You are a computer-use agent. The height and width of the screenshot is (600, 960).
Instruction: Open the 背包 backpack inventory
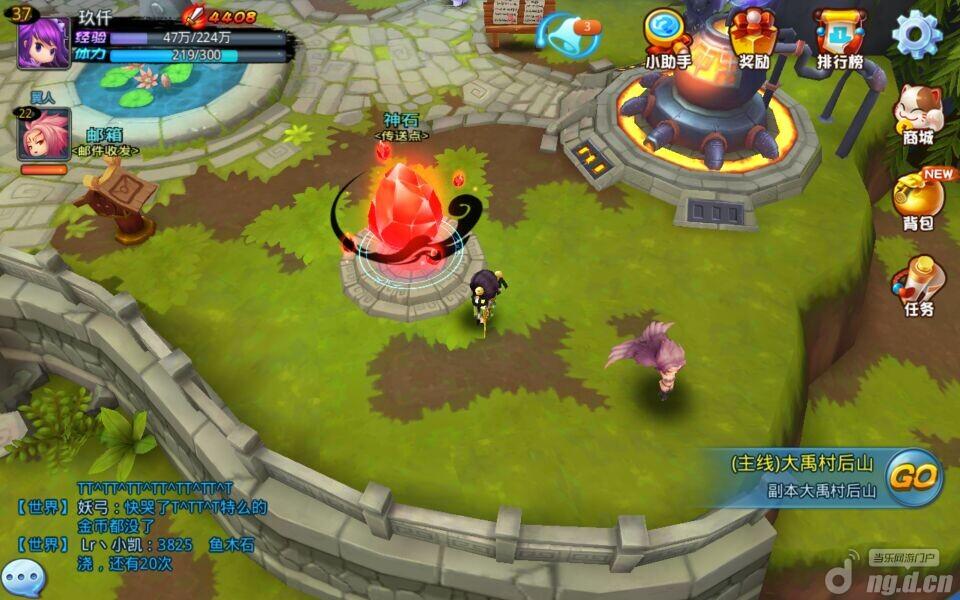click(917, 200)
